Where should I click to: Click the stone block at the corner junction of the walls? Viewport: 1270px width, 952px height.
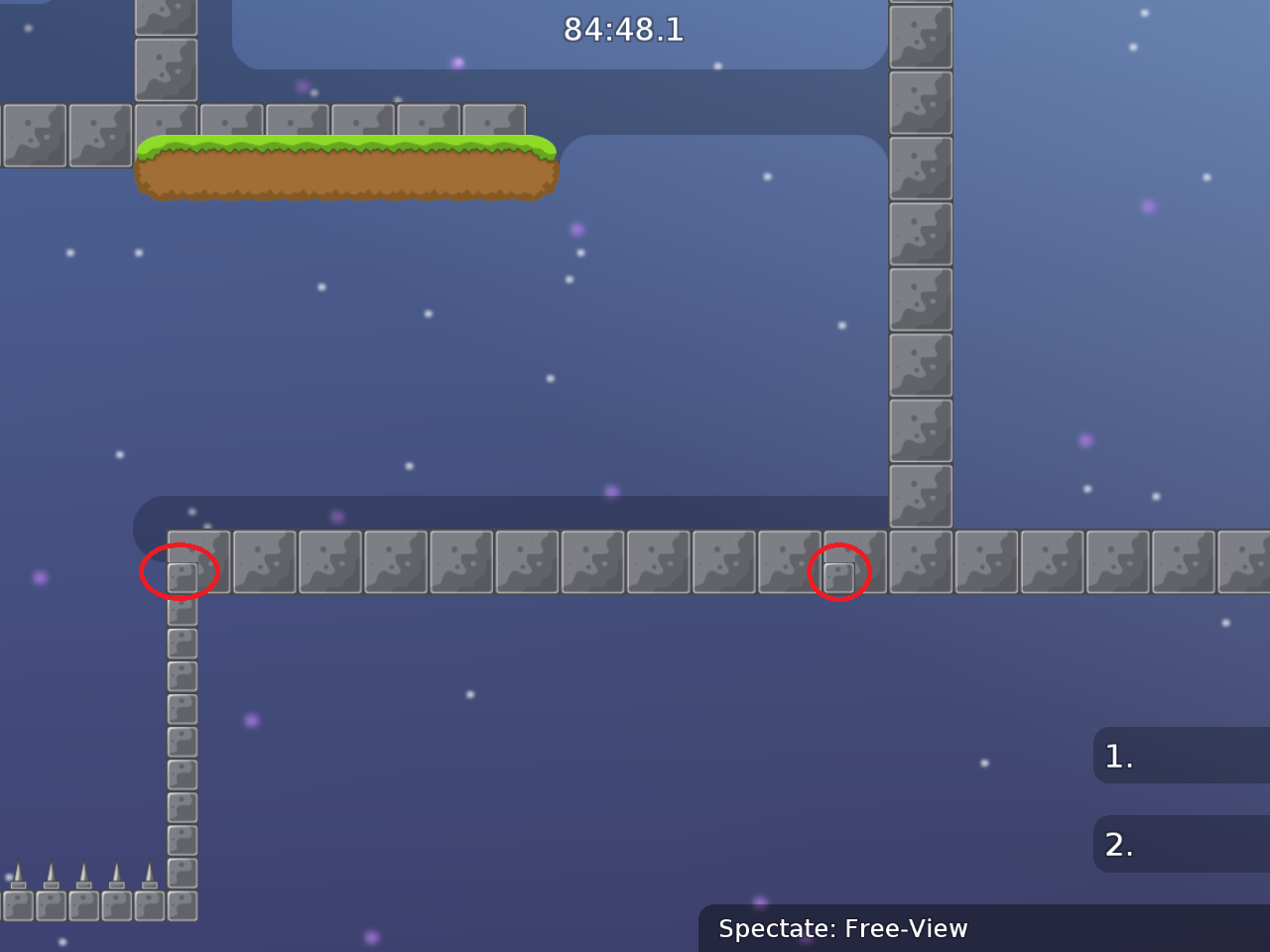click(x=921, y=561)
